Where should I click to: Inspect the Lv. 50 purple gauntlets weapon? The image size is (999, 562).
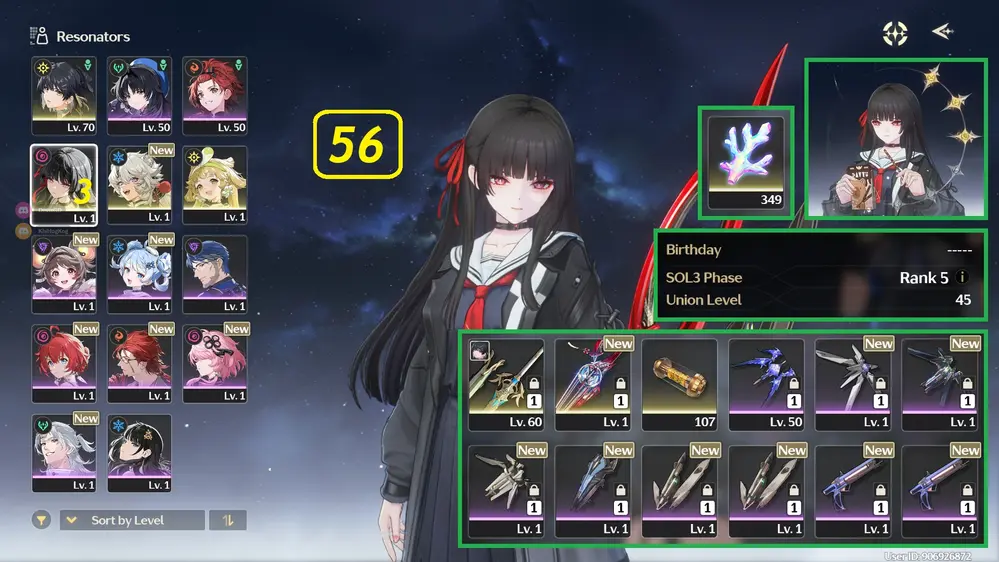(x=766, y=384)
